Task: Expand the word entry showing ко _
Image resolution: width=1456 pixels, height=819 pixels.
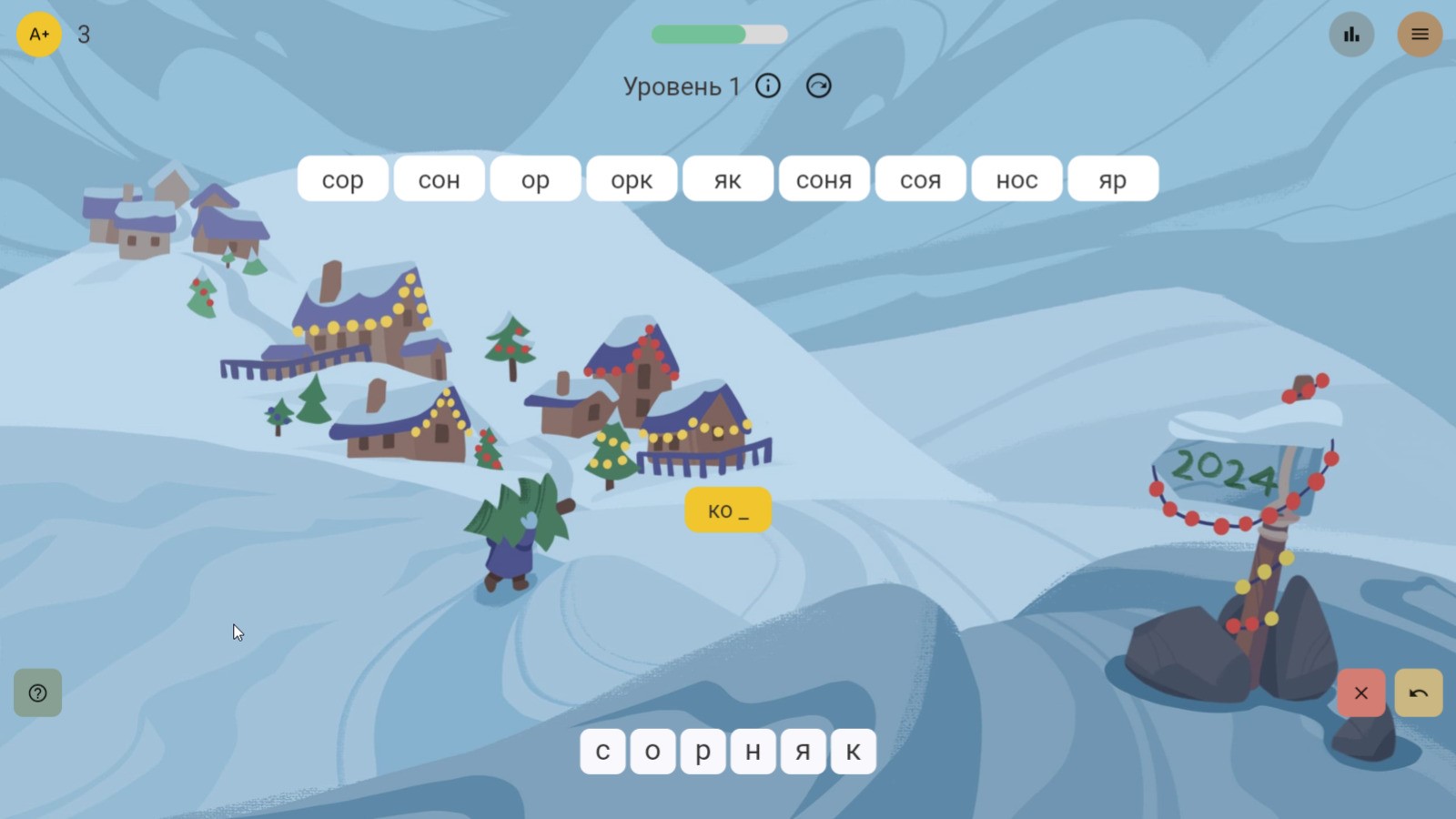Action: [x=727, y=510]
